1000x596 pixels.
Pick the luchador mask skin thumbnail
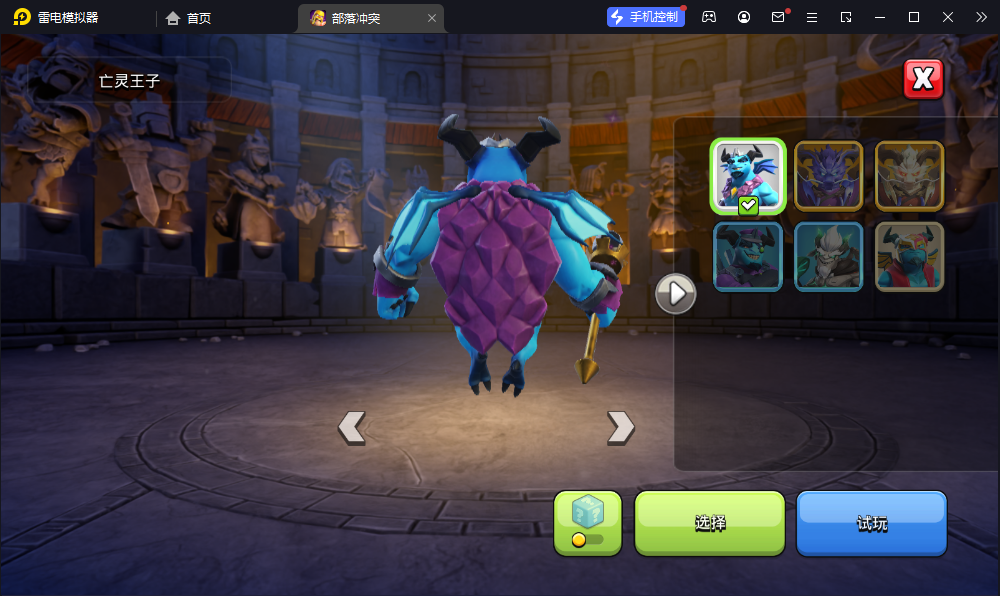[x=909, y=257]
